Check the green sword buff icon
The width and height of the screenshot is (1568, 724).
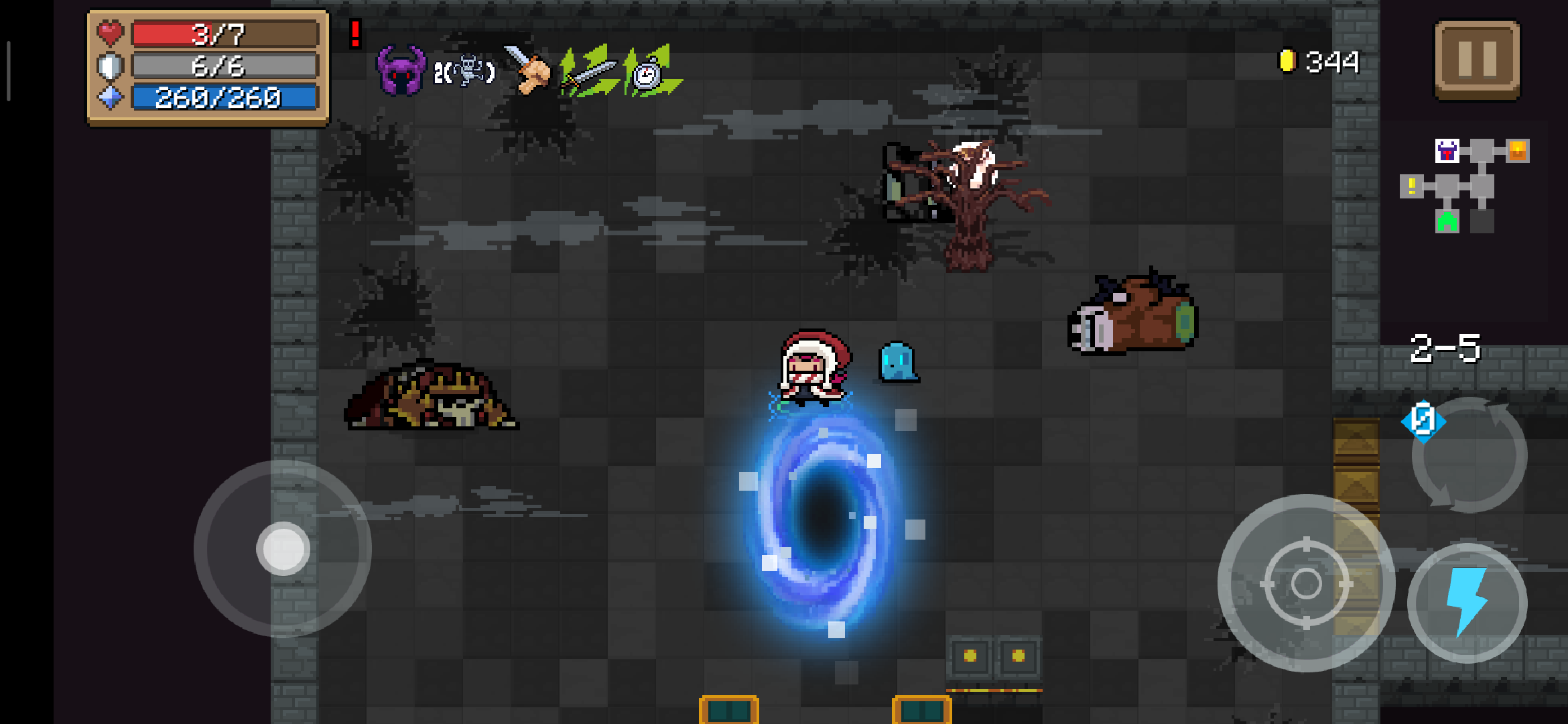[x=589, y=72]
